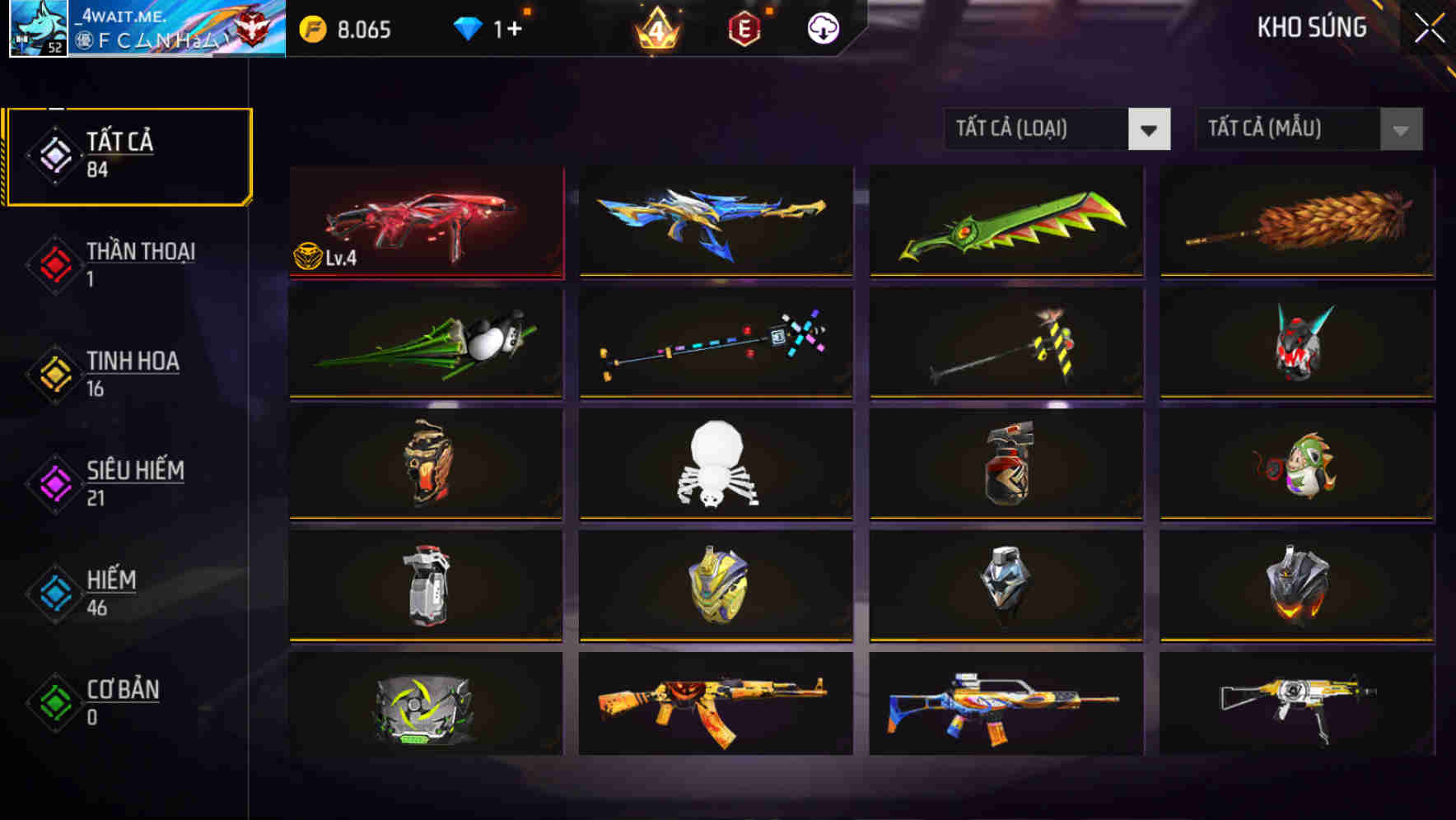
Task: Select the red selected weapon thumbnail
Action: [426, 224]
